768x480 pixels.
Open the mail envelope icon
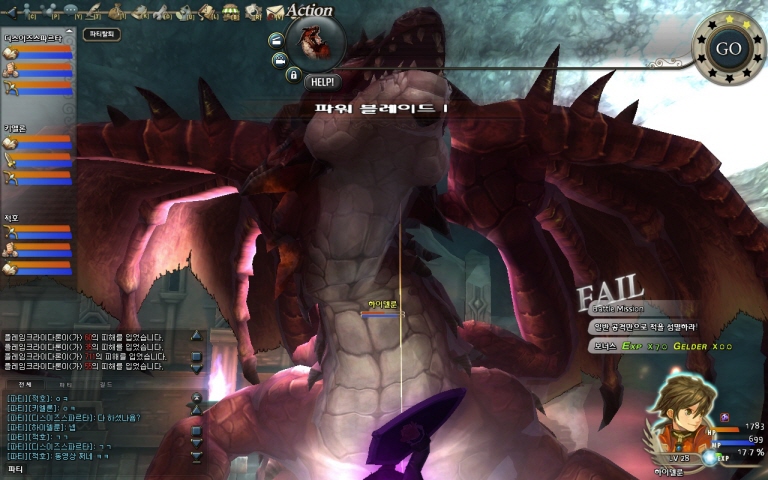click(x=274, y=12)
